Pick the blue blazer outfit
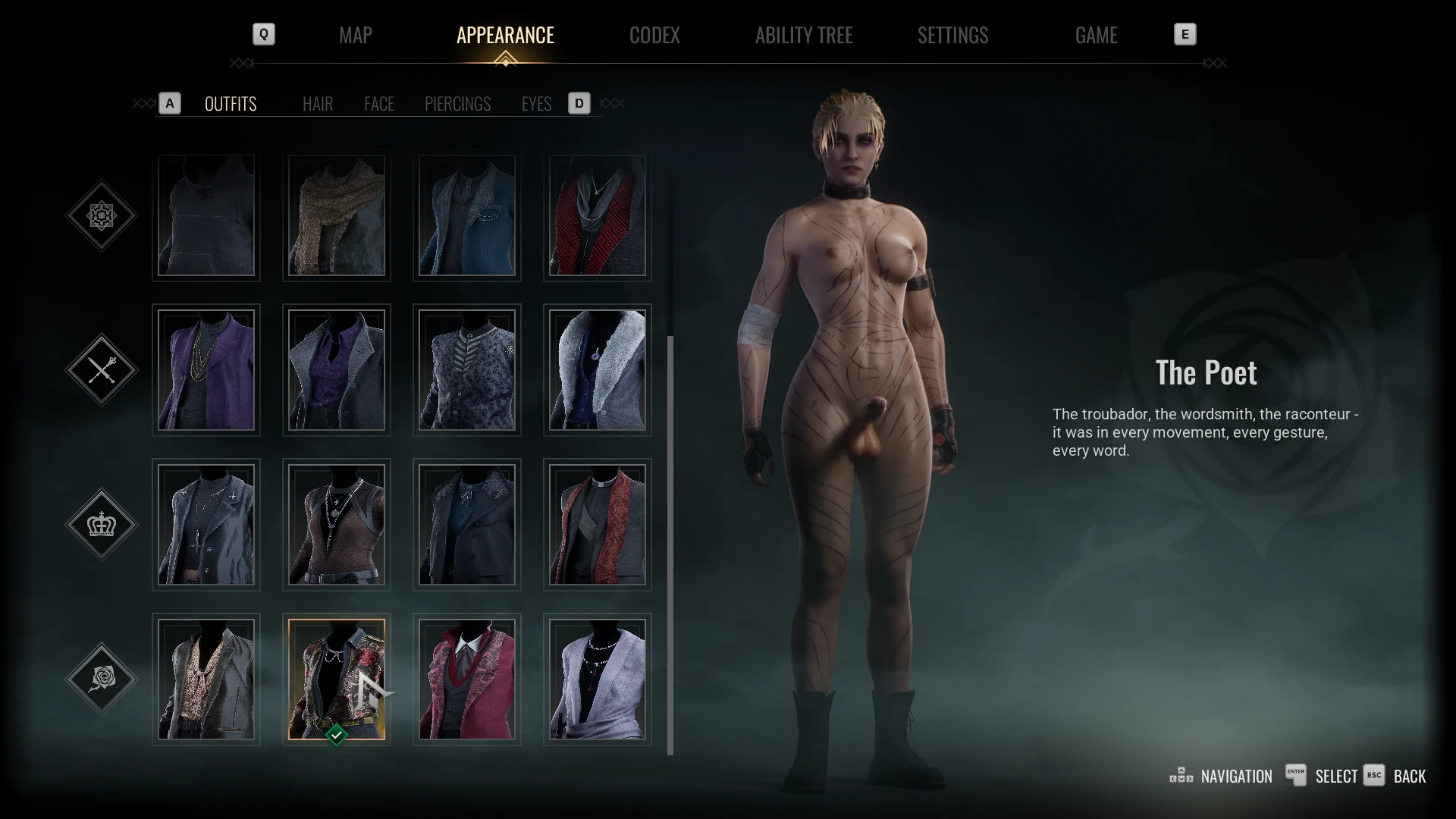 click(x=467, y=216)
